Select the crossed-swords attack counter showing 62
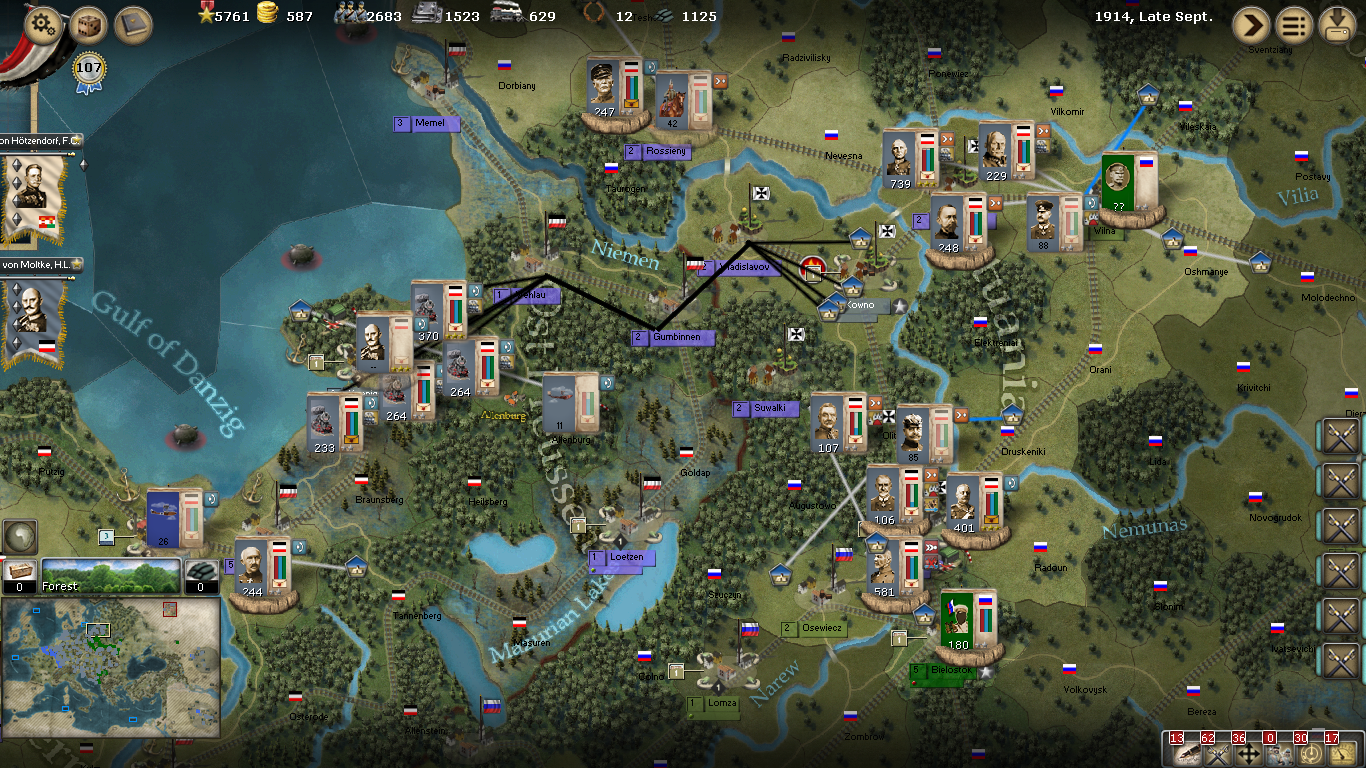Image resolution: width=1366 pixels, height=768 pixels. (1218, 754)
